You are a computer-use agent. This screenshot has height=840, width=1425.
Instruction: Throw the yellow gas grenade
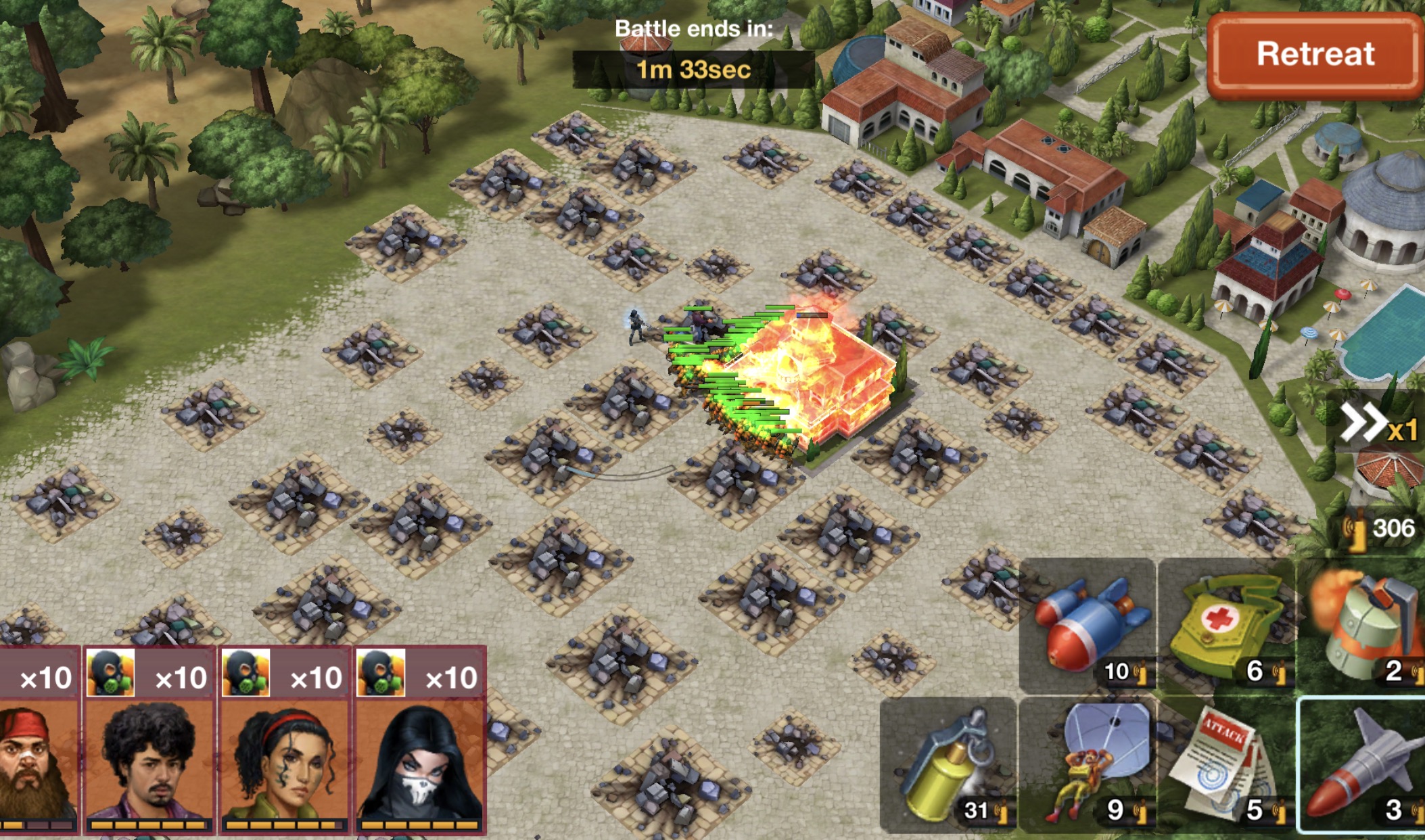948,766
